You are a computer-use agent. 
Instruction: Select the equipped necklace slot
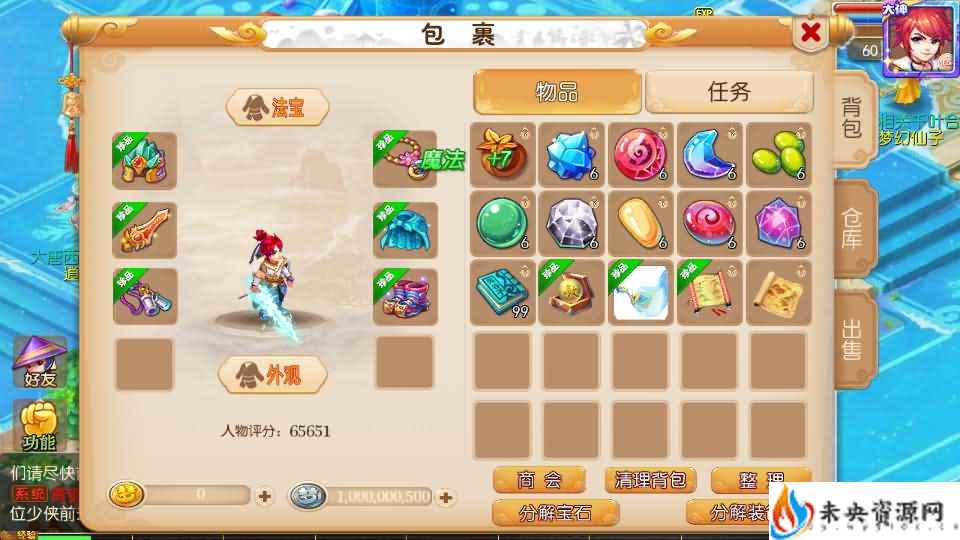(x=404, y=158)
